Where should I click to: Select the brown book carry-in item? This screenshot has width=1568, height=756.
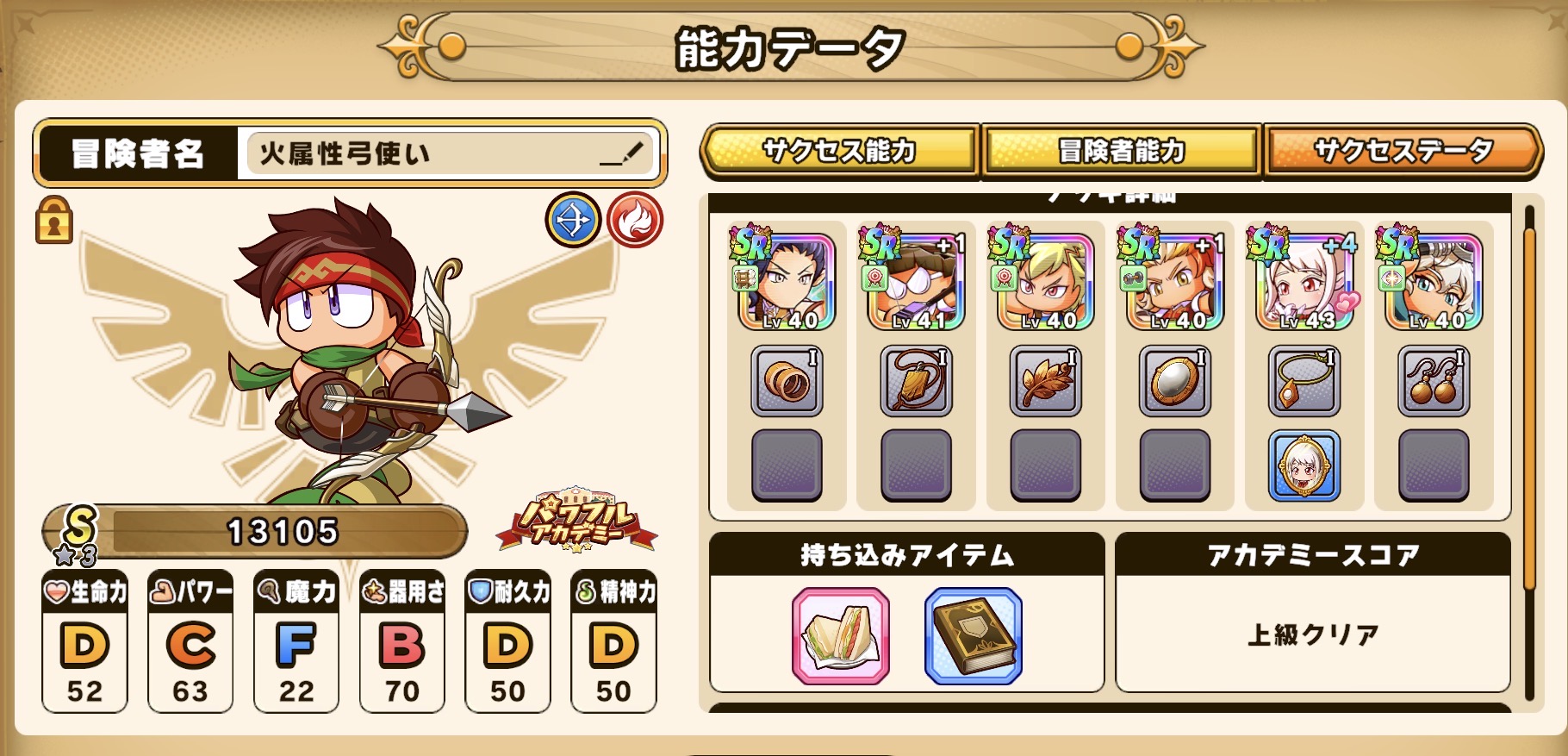974,636
